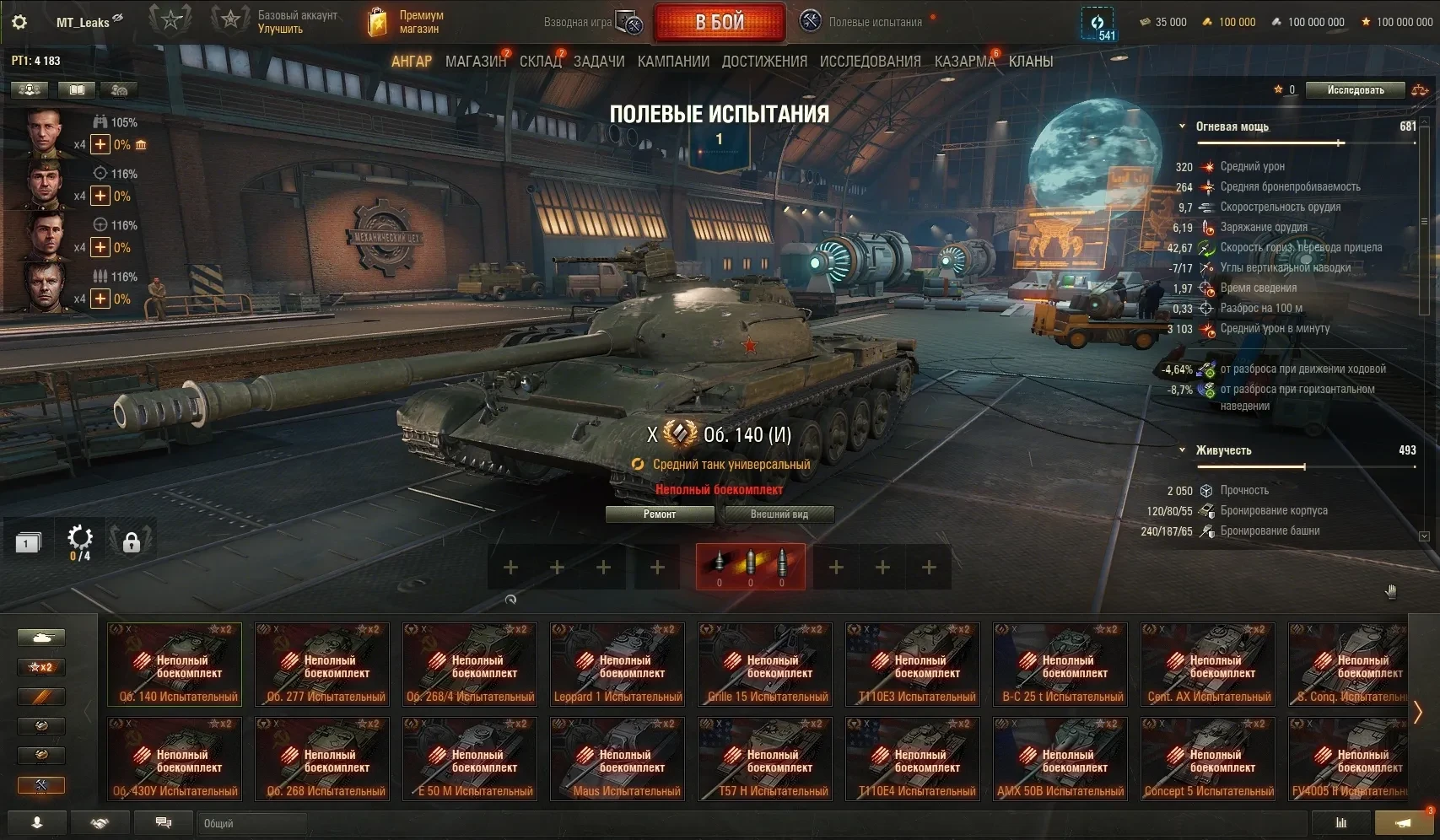Open the settings gear menu
Screen dimensions: 1440x840
pos(19,23)
